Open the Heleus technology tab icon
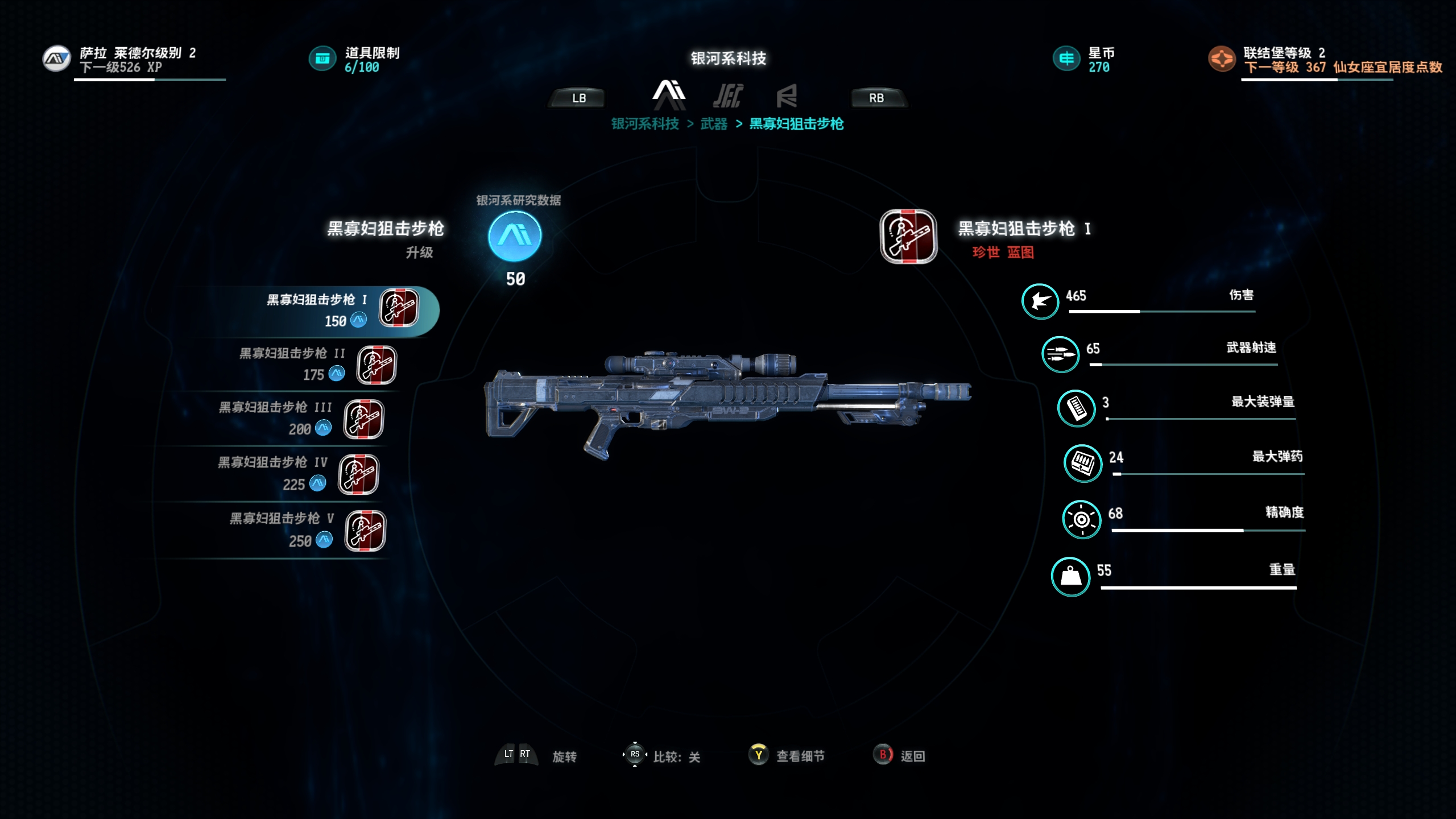Screen dimensions: 1456x819 click(728, 96)
